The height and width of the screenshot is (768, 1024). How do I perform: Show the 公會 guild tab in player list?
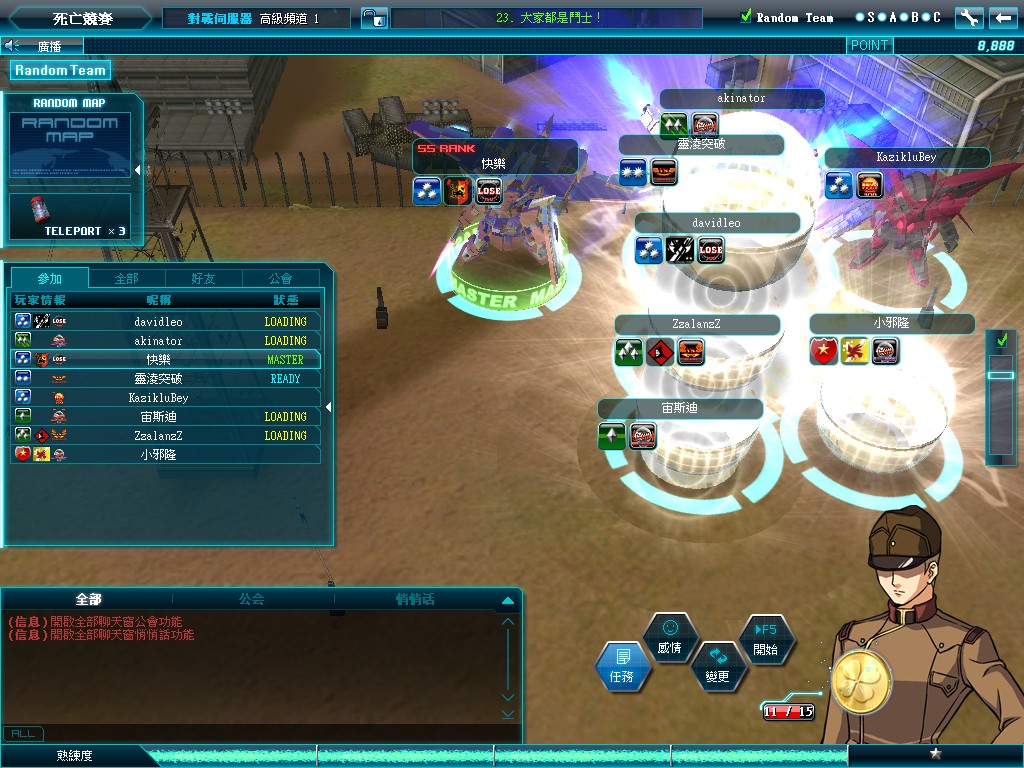(281, 278)
